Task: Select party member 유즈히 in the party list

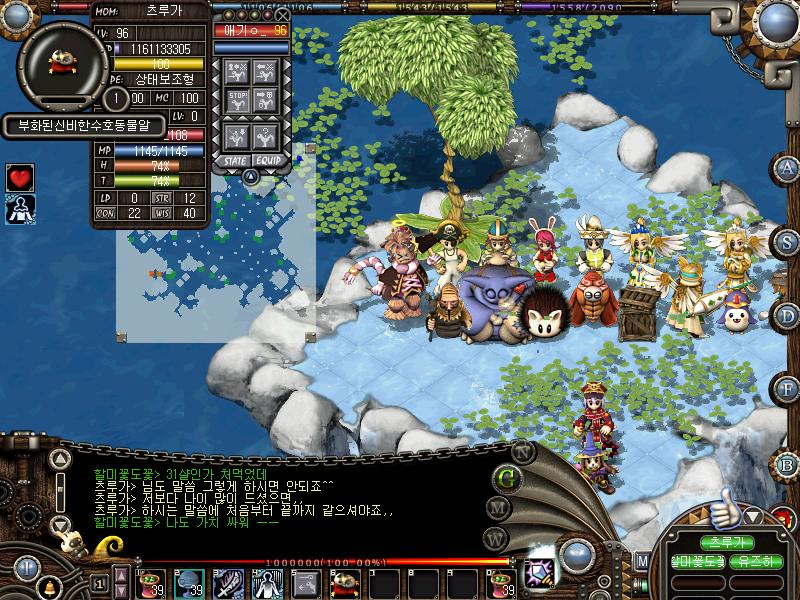Action: tap(757, 562)
